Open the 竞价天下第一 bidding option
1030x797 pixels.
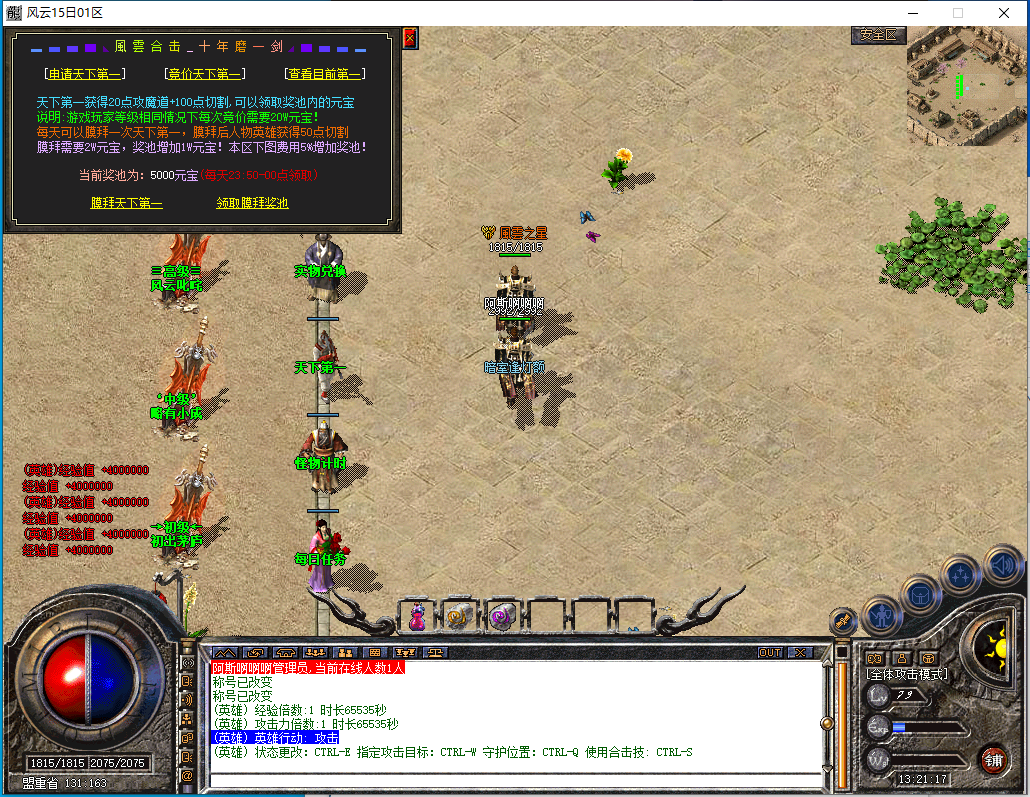(203, 73)
